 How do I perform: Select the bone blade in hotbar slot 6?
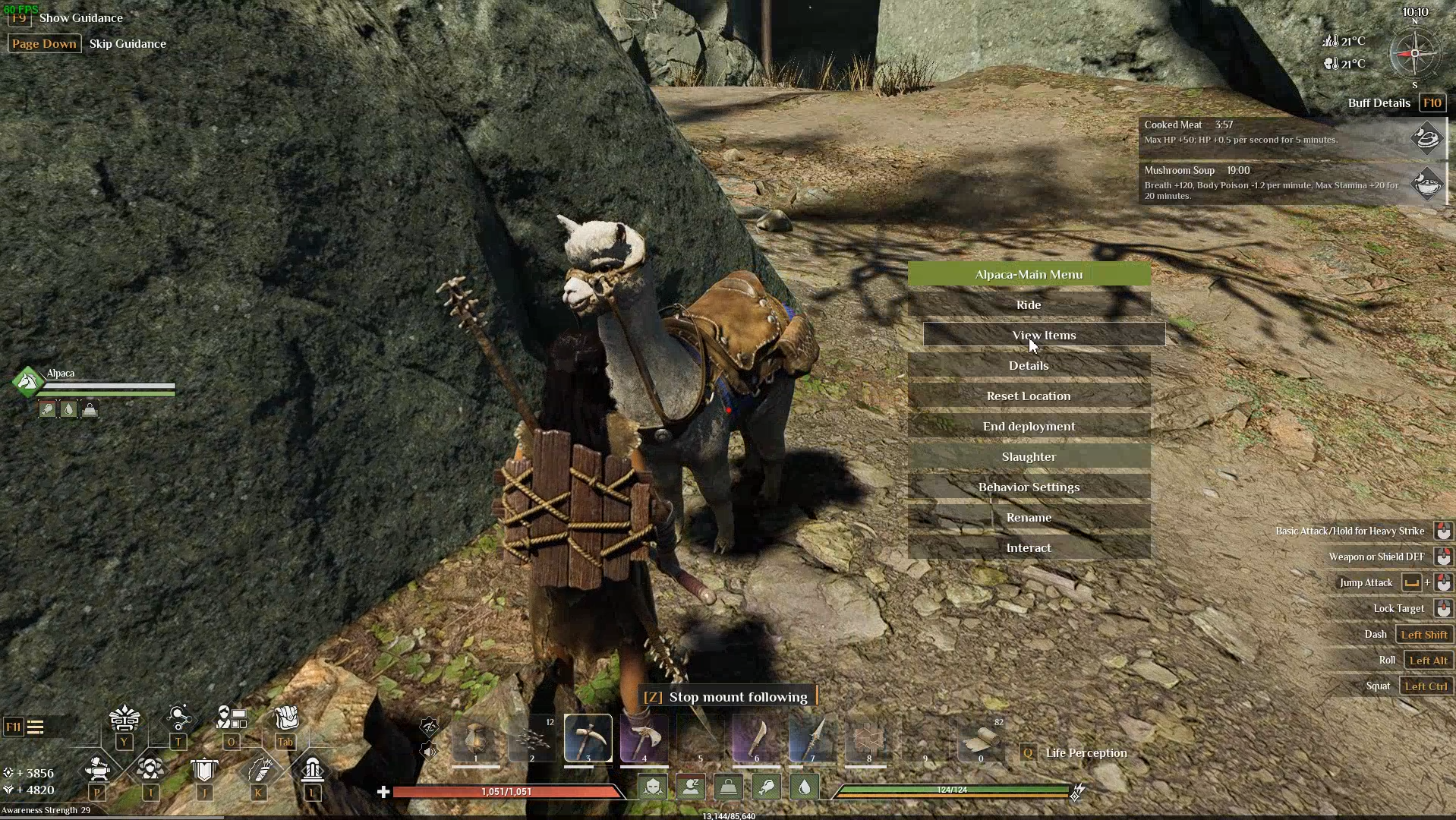[756, 737]
